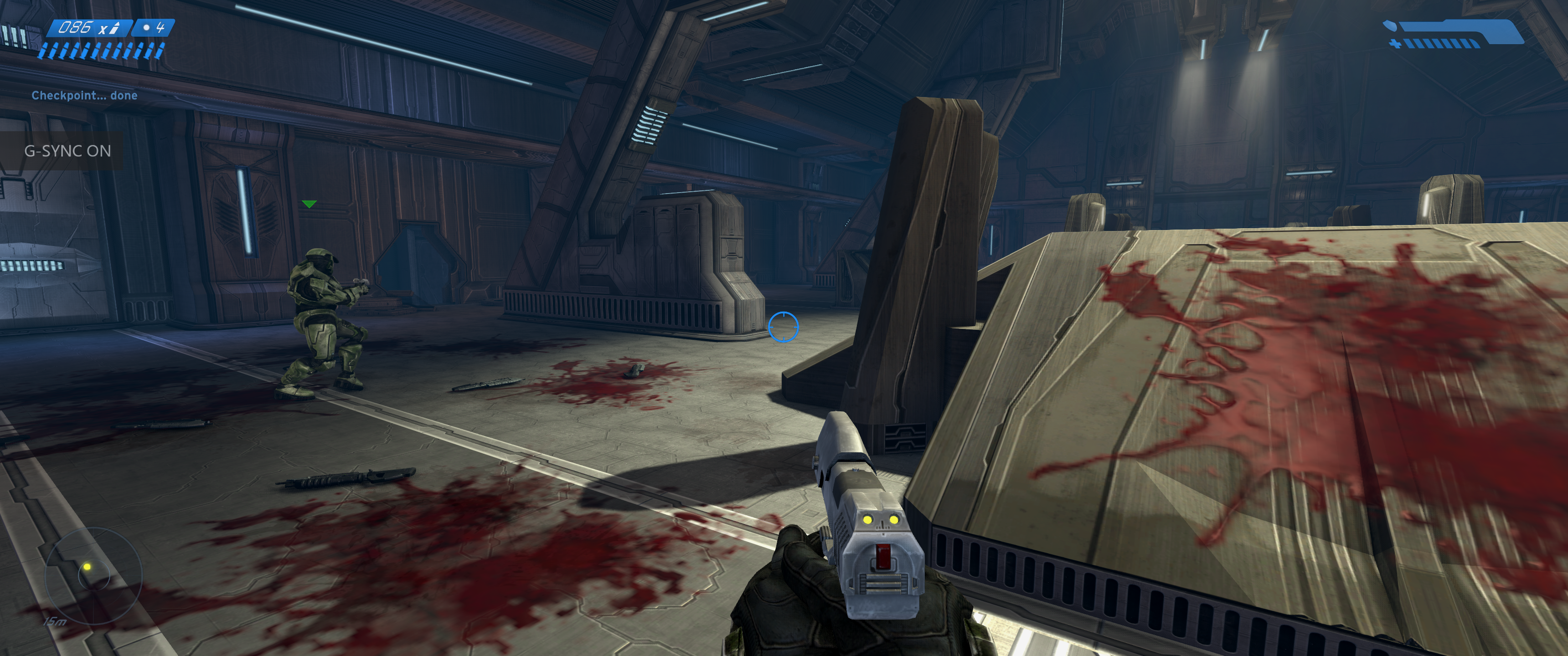This screenshot has width=1568, height=656.
Task: Click the green ally waypoint arrow
Action: tap(309, 204)
